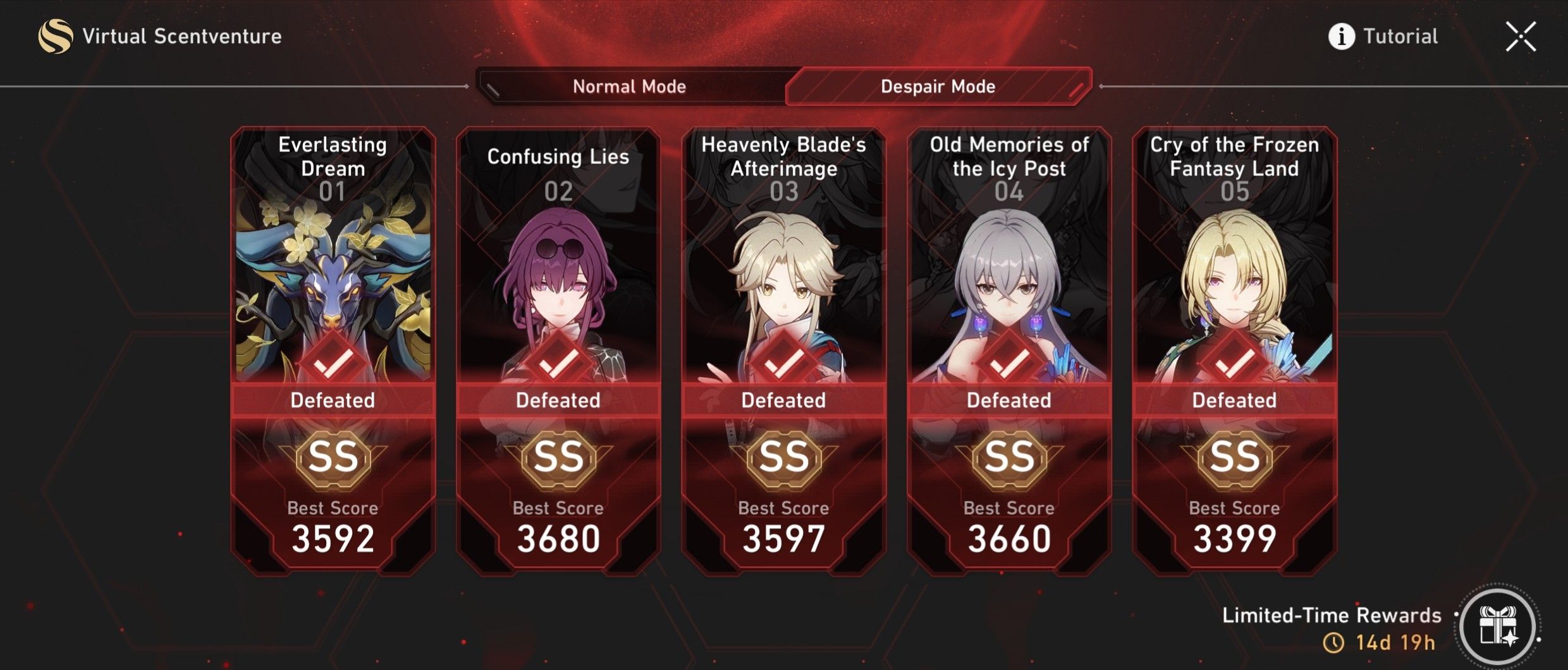Click Best Score 3680 on stage 02
Image resolution: width=1568 pixels, height=670 pixels.
click(559, 537)
